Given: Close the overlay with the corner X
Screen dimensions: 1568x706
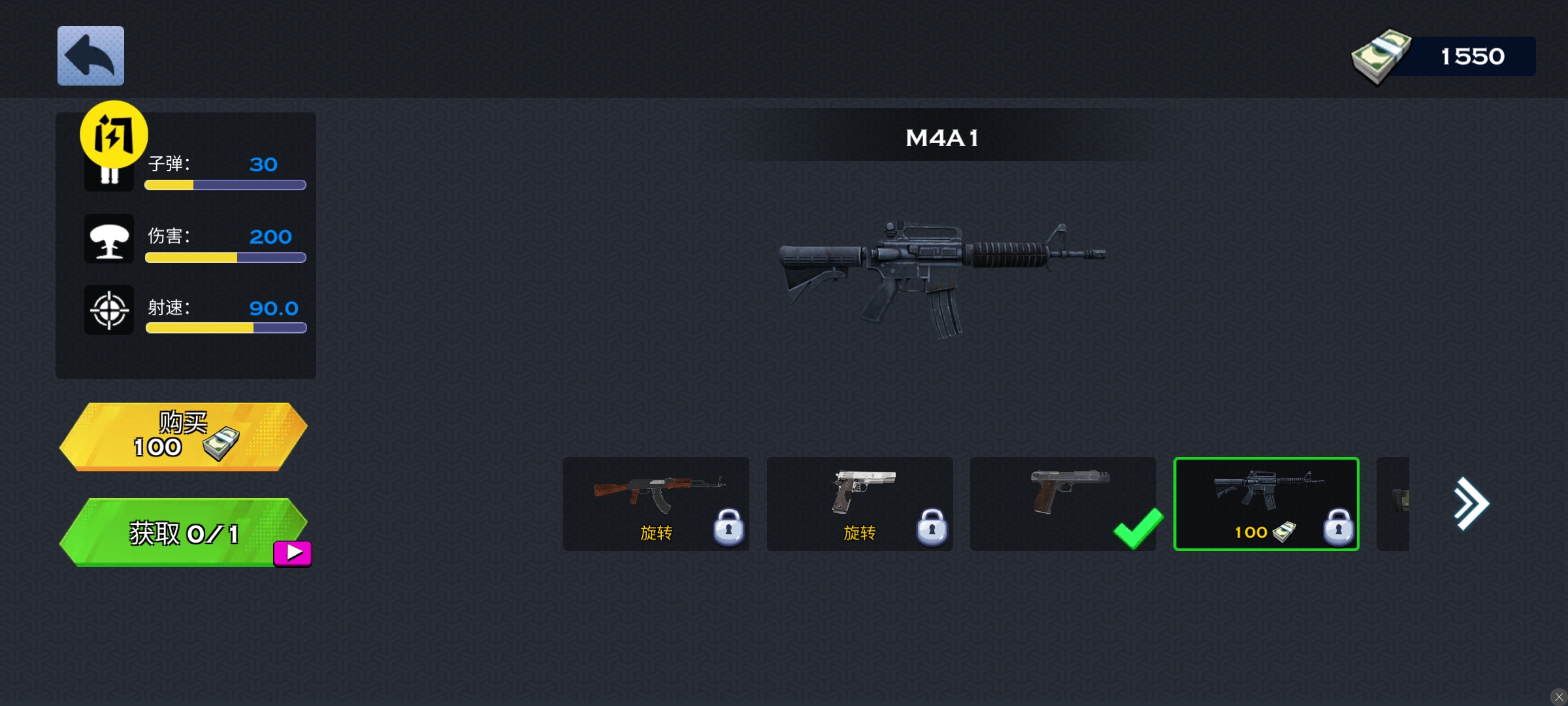Looking at the screenshot, I should click(x=1558, y=697).
